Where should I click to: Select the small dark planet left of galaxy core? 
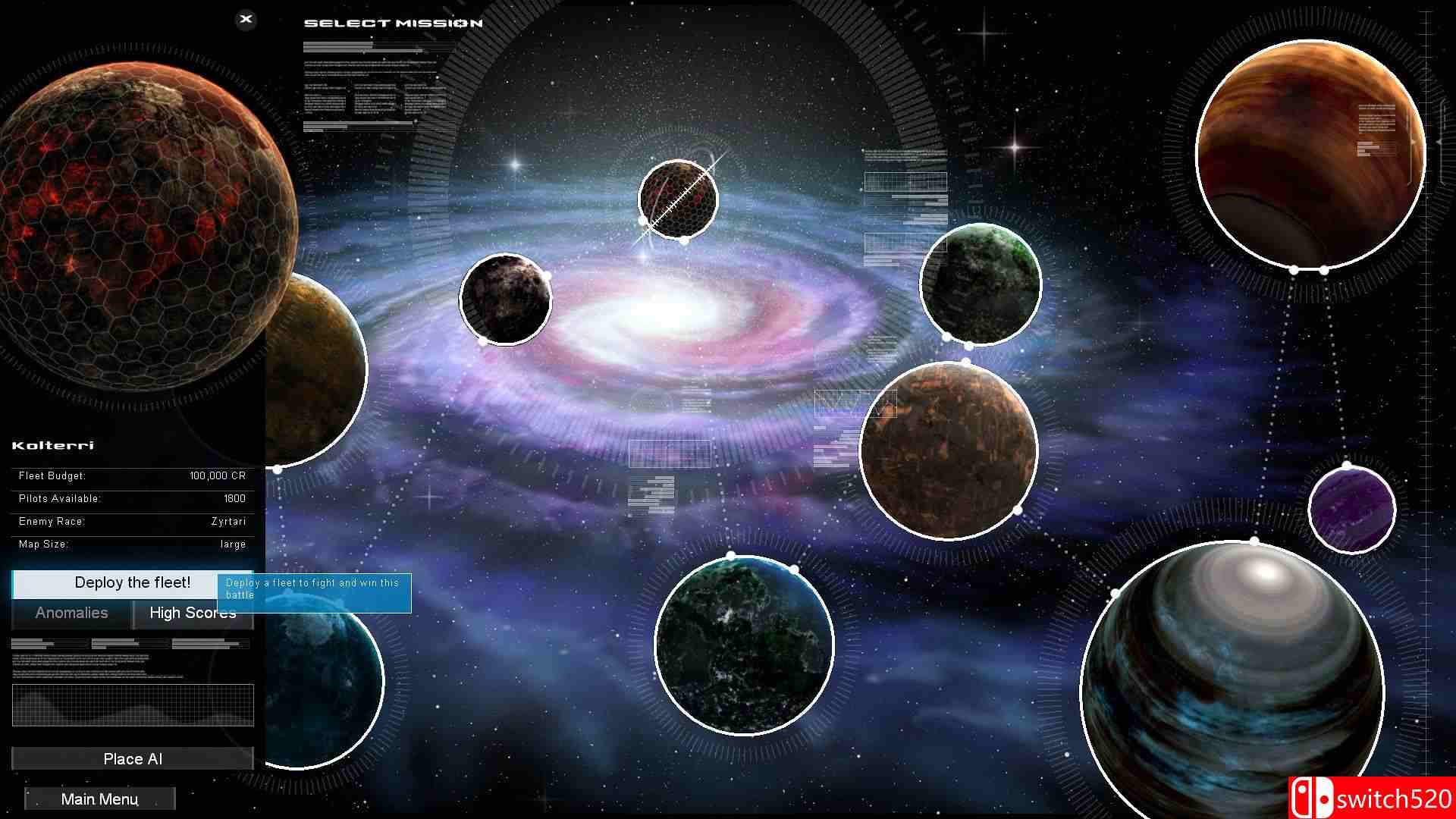click(507, 300)
